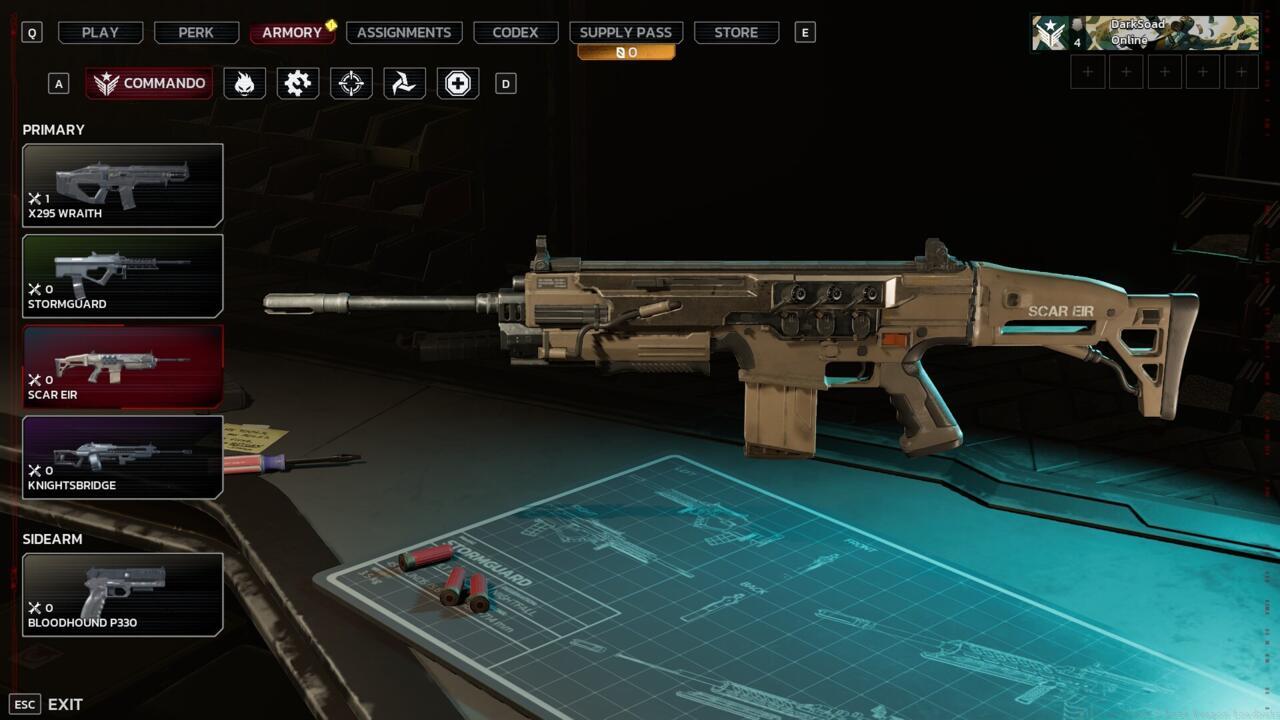The height and width of the screenshot is (720, 1280).
Task: Open DarkSoad's player profile card
Action: 1145,33
